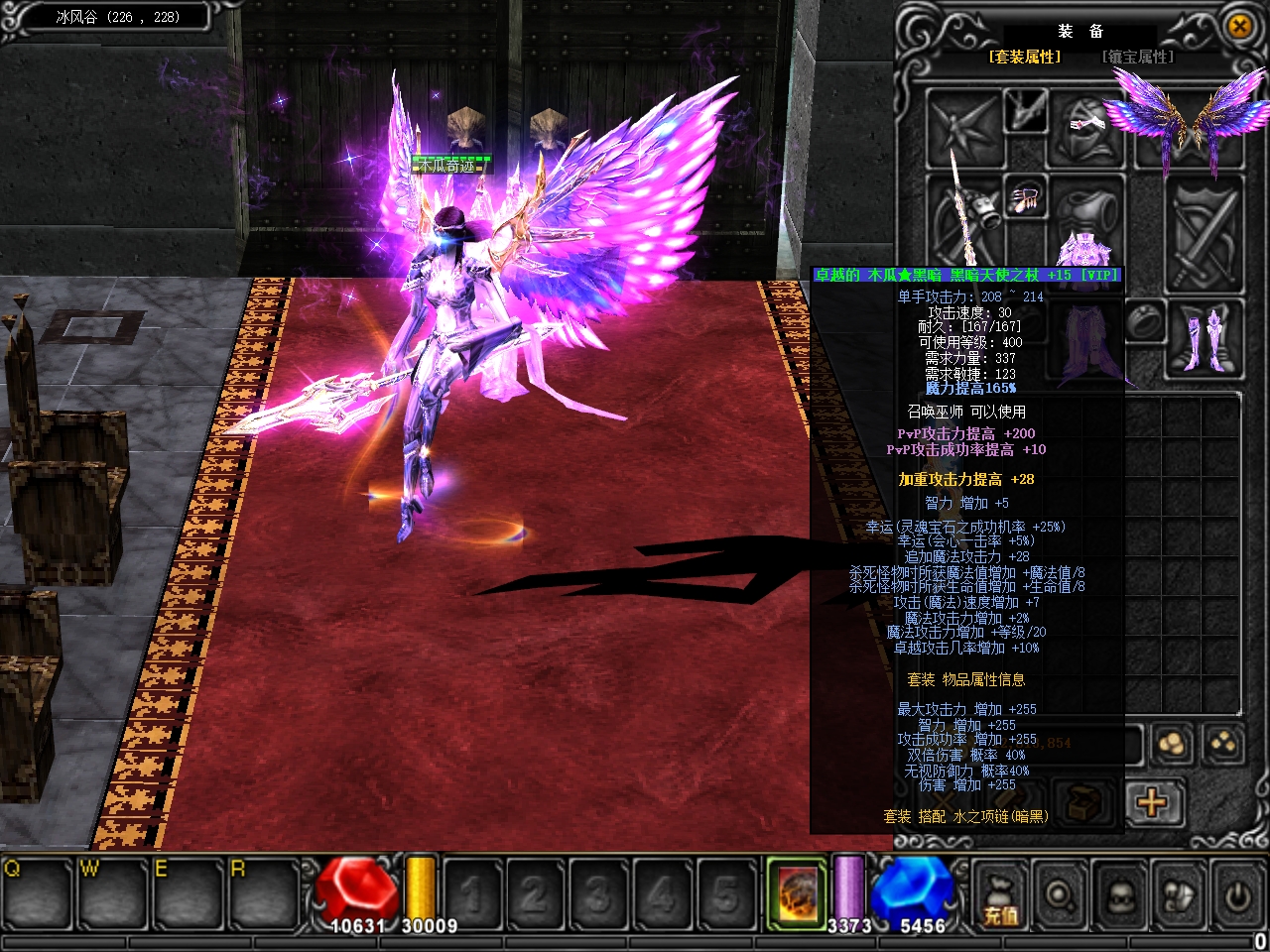Image resolution: width=1270 pixels, height=952 pixels.
Task: Click the stacked gold coins button
Action: (x=1172, y=745)
